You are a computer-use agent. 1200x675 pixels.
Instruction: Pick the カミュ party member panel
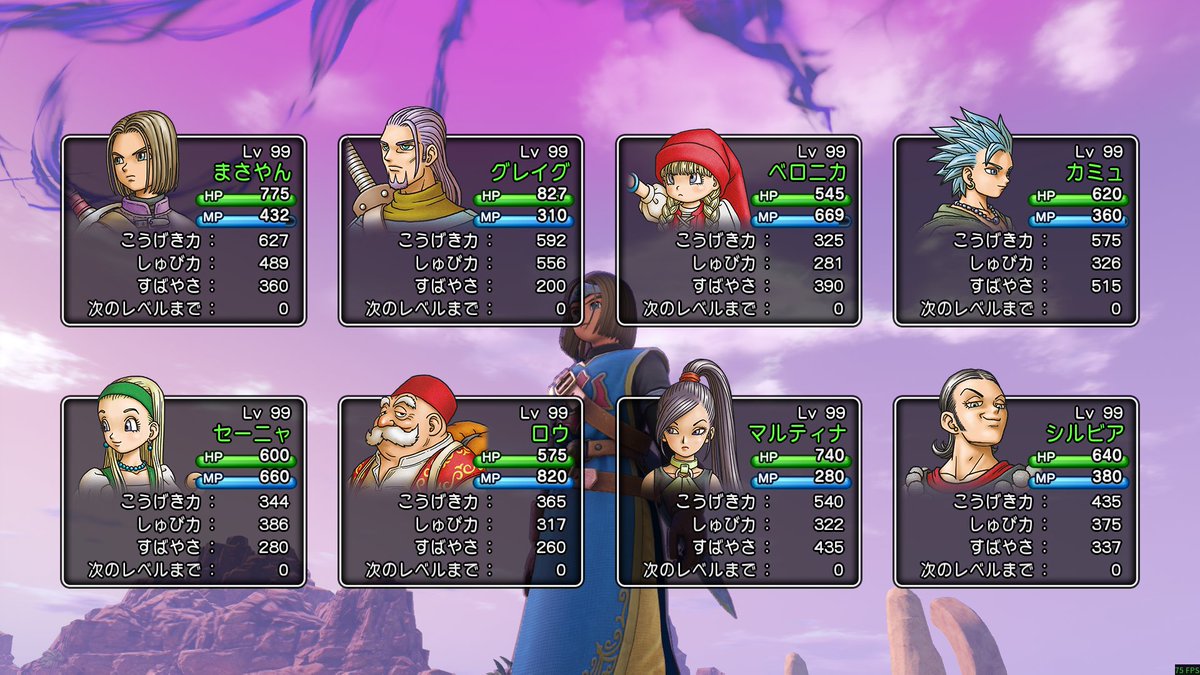1016,231
